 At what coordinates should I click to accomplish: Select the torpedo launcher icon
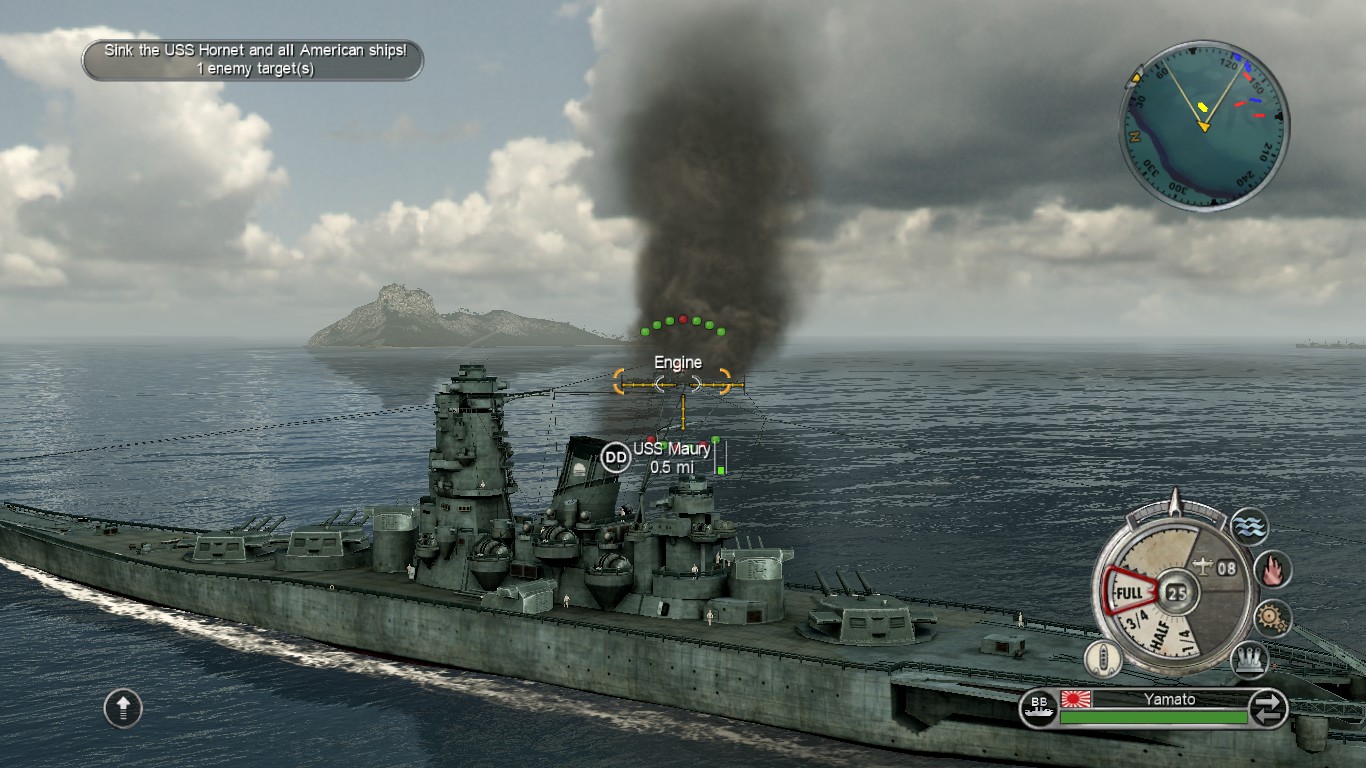(1248, 658)
